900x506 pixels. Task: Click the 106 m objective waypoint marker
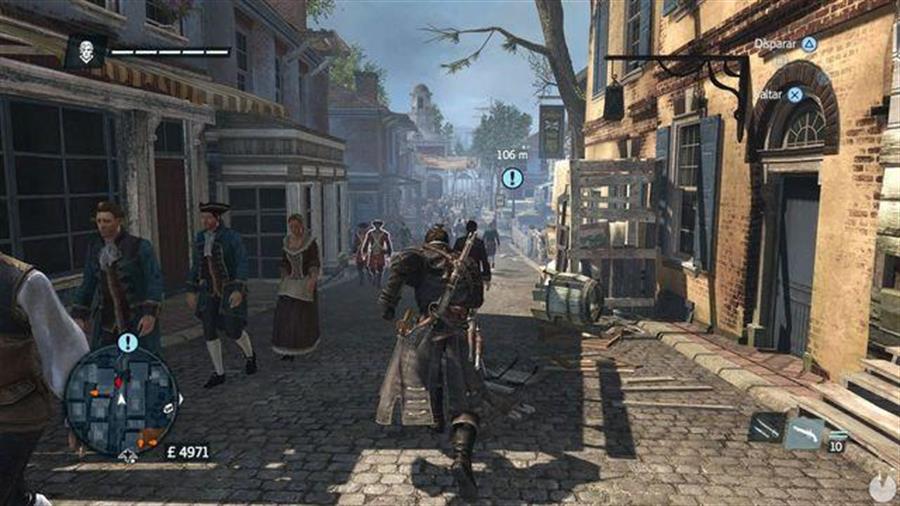(512, 178)
